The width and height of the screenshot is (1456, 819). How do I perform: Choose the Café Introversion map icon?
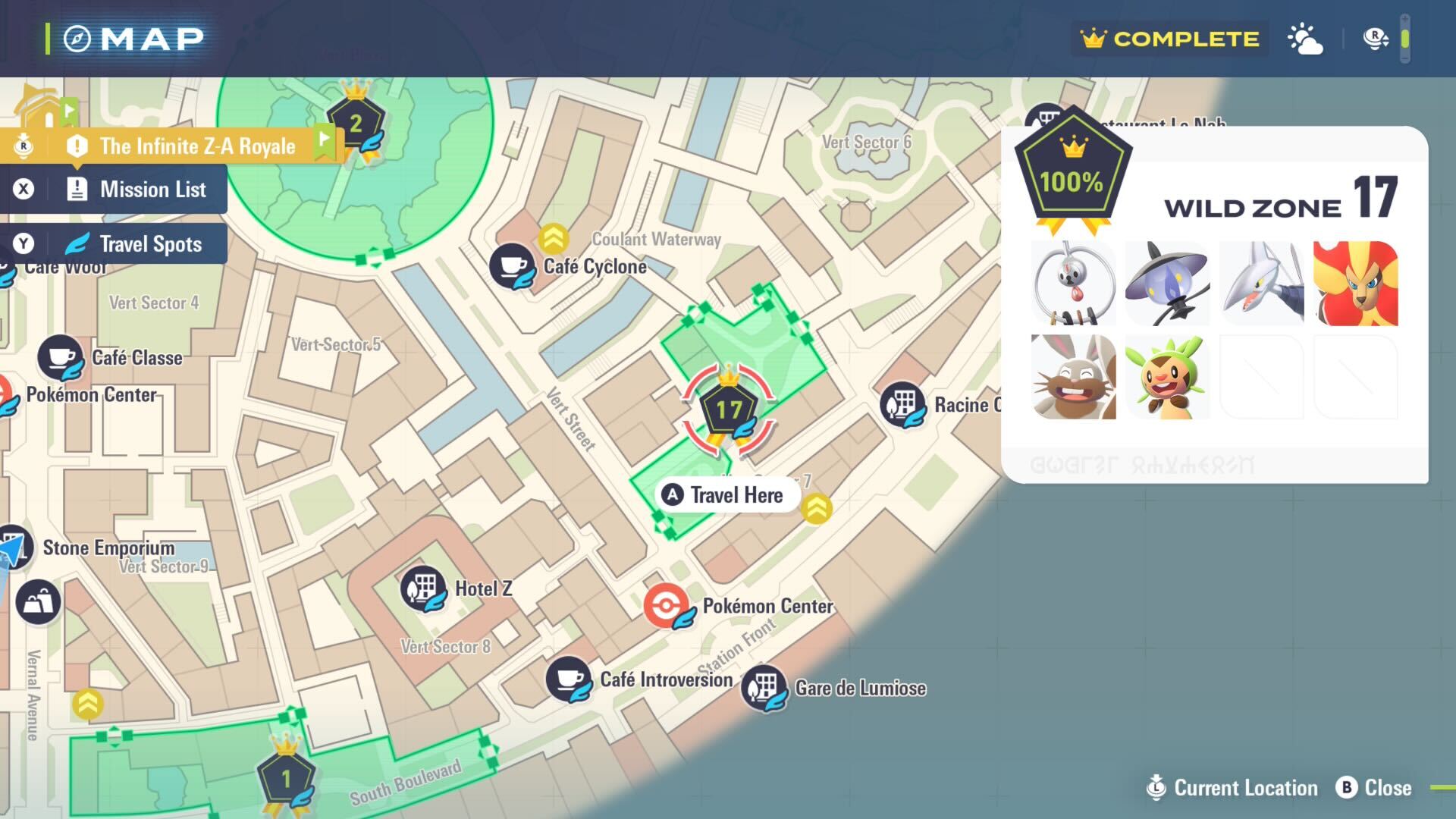(569, 679)
